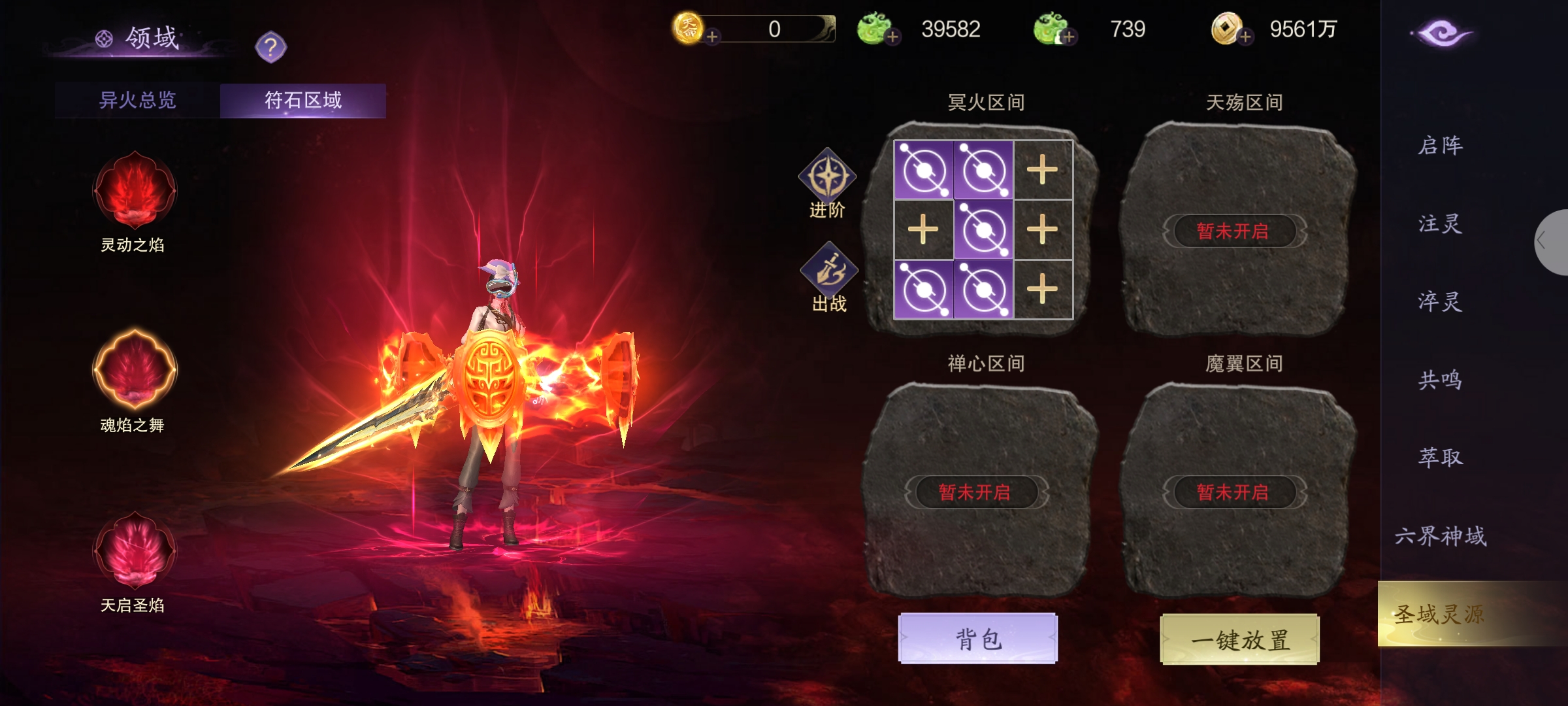Switch to 六界神域 menu

point(1440,536)
